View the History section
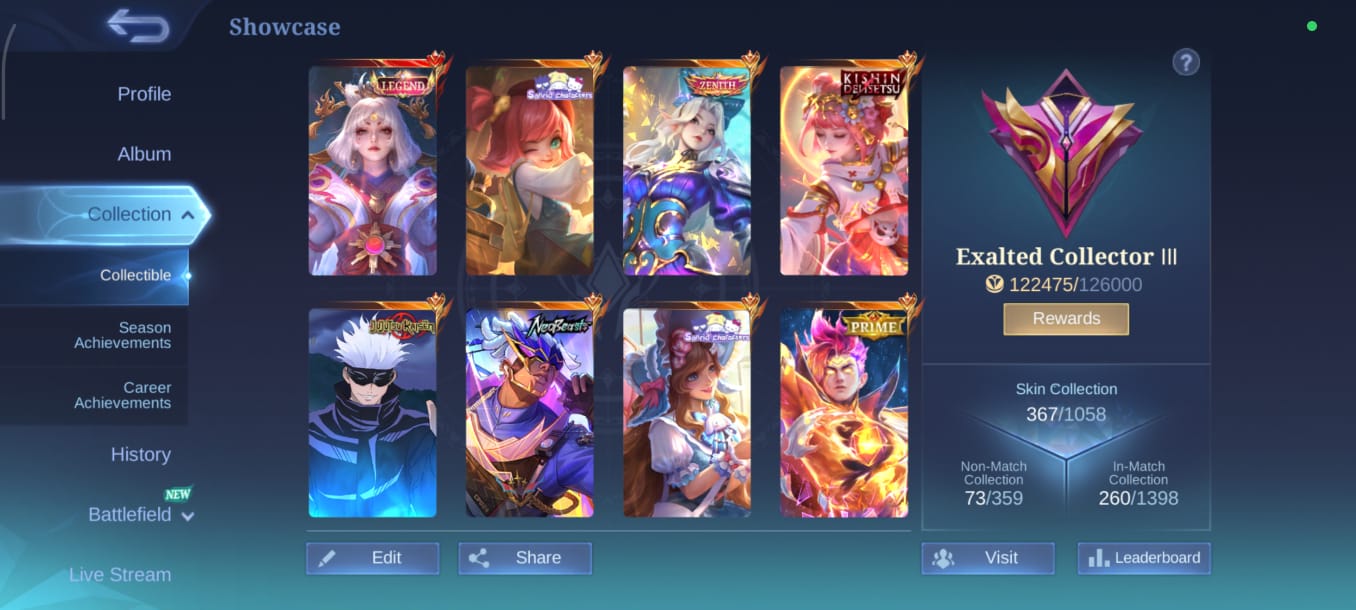 pyautogui.click(x=140, y=455)
